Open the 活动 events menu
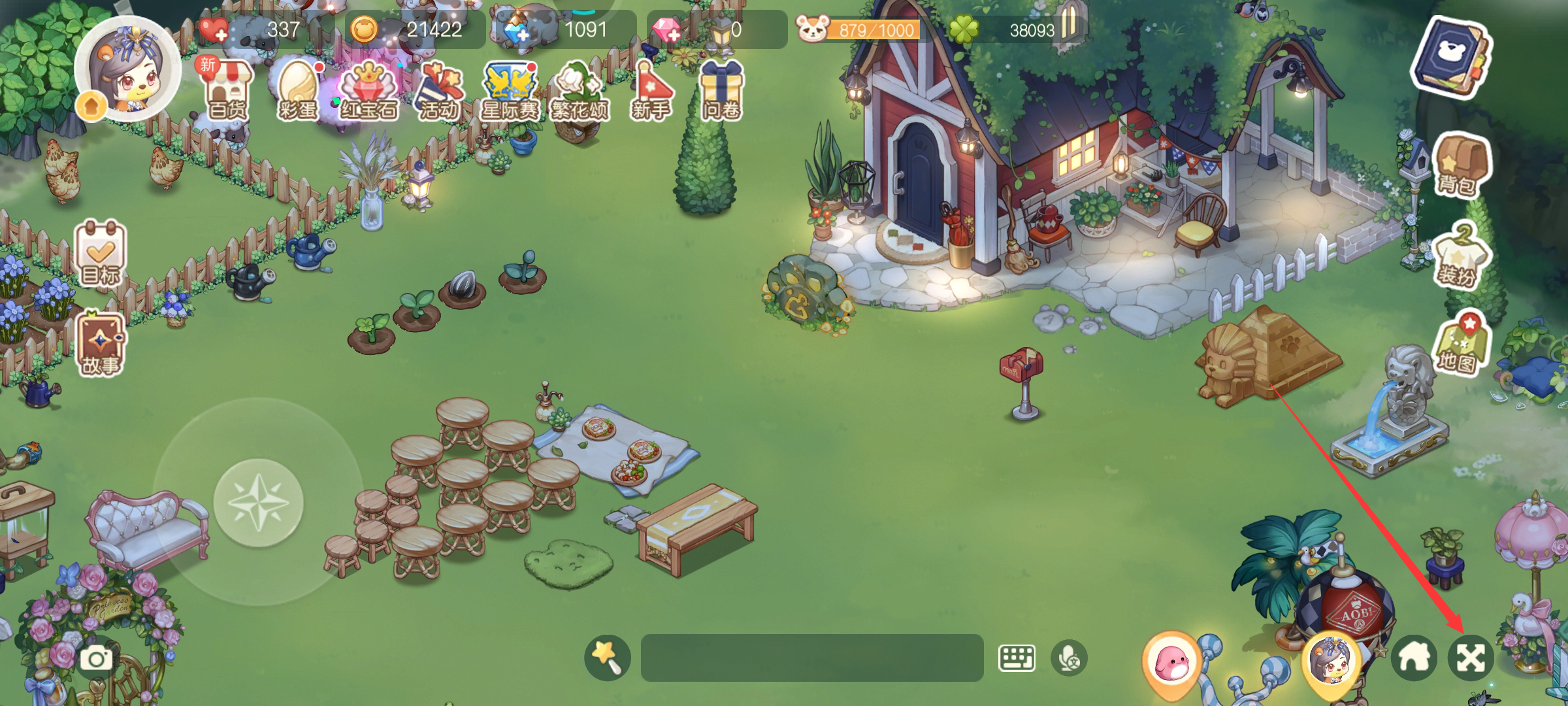This screenshot has width=1568, height=706. pos(439,92)
